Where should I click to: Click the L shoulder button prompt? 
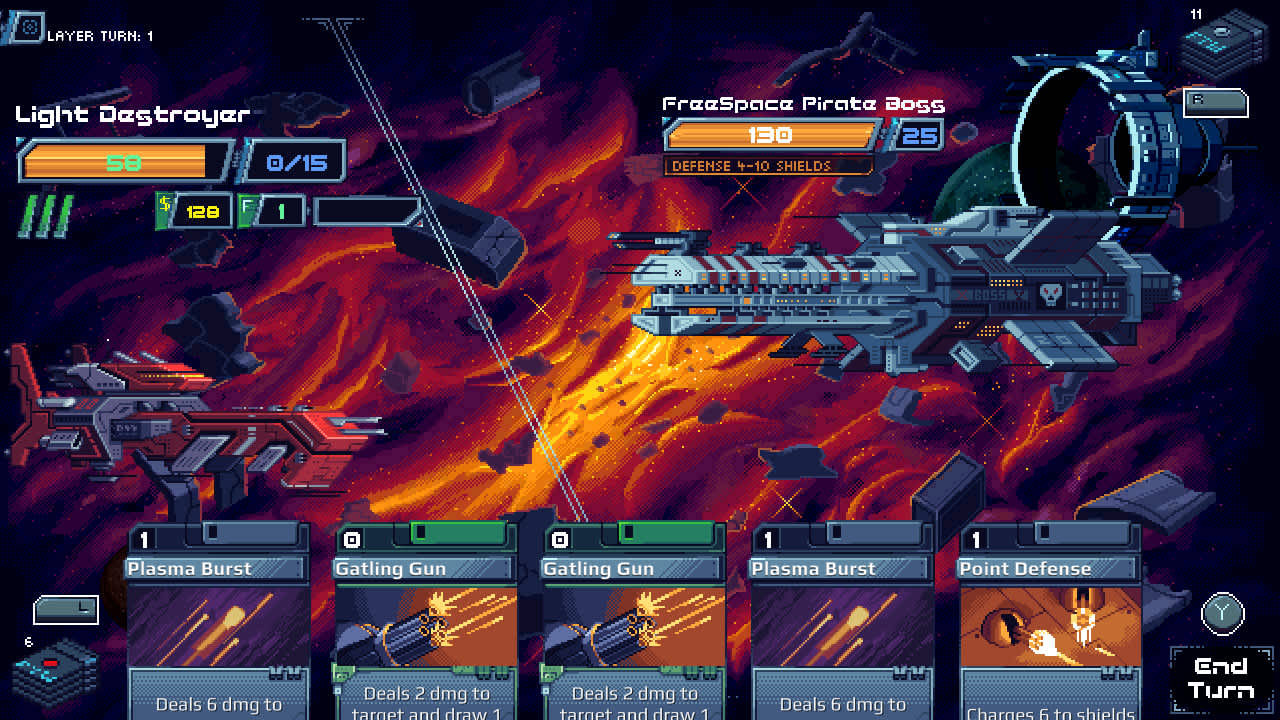pos(65,608)
